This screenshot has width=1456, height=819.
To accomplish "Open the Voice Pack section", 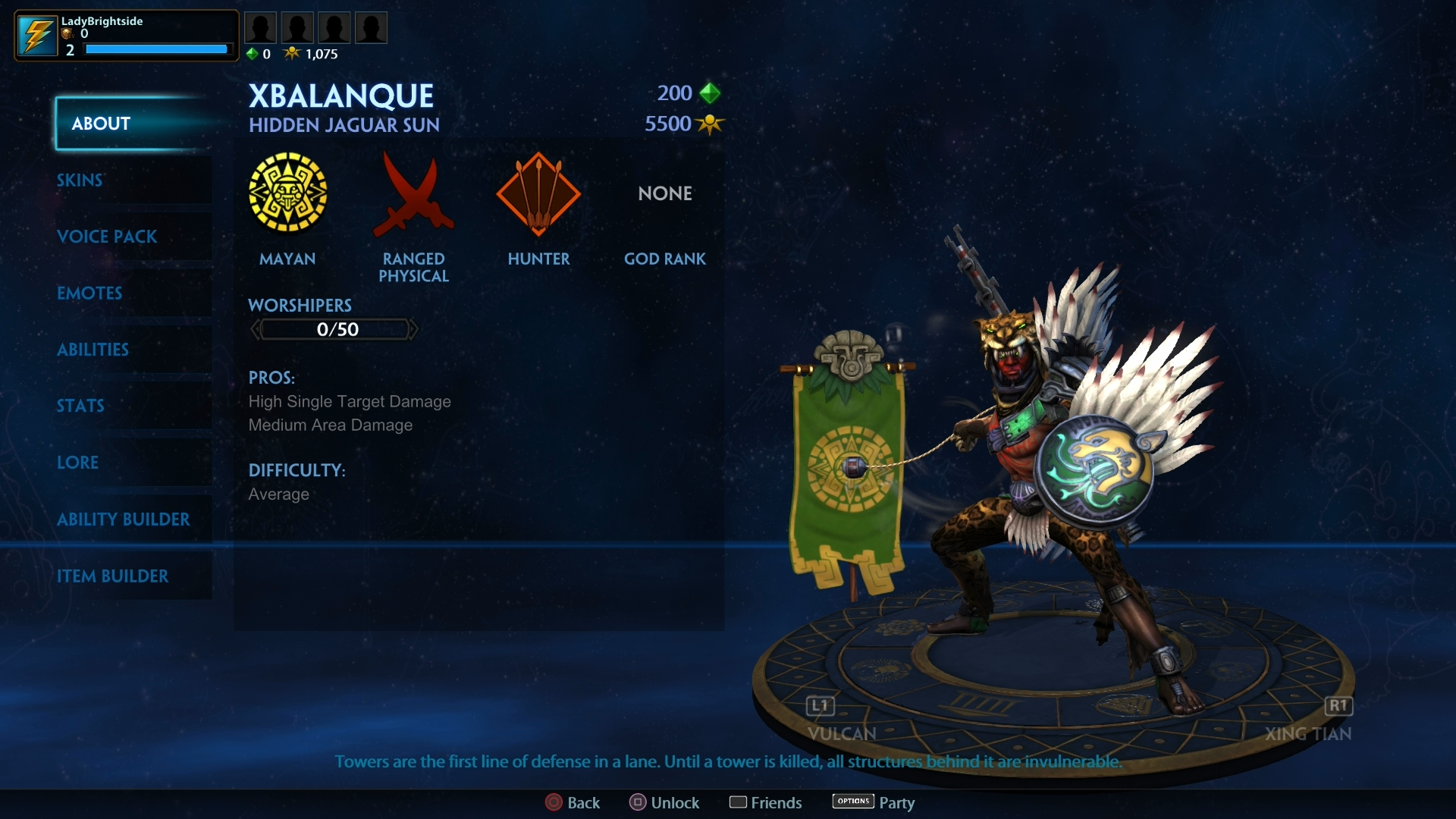I will (x=107, y=237).
